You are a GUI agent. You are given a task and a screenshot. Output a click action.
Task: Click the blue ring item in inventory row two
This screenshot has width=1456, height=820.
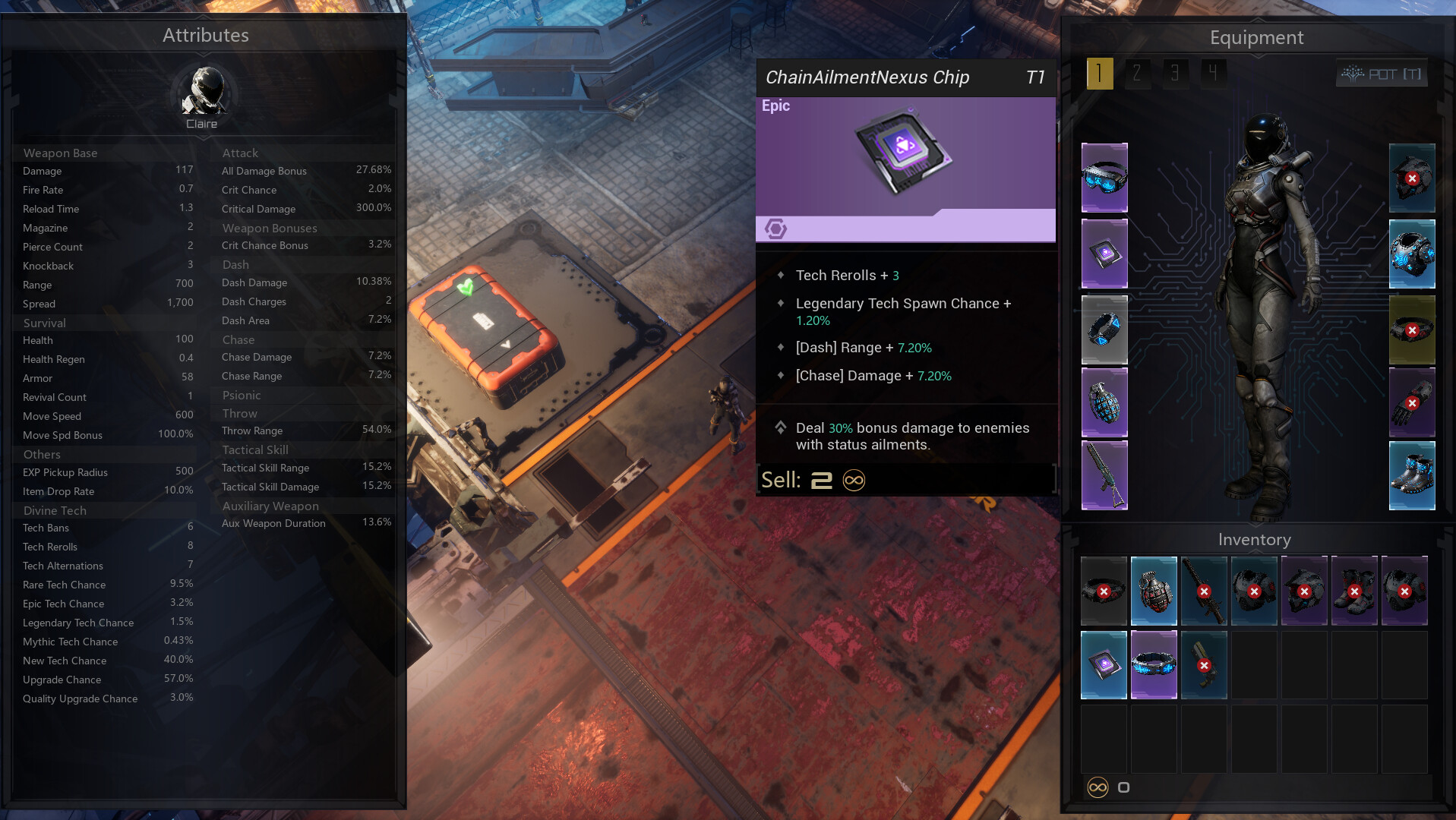(1154, 664)
